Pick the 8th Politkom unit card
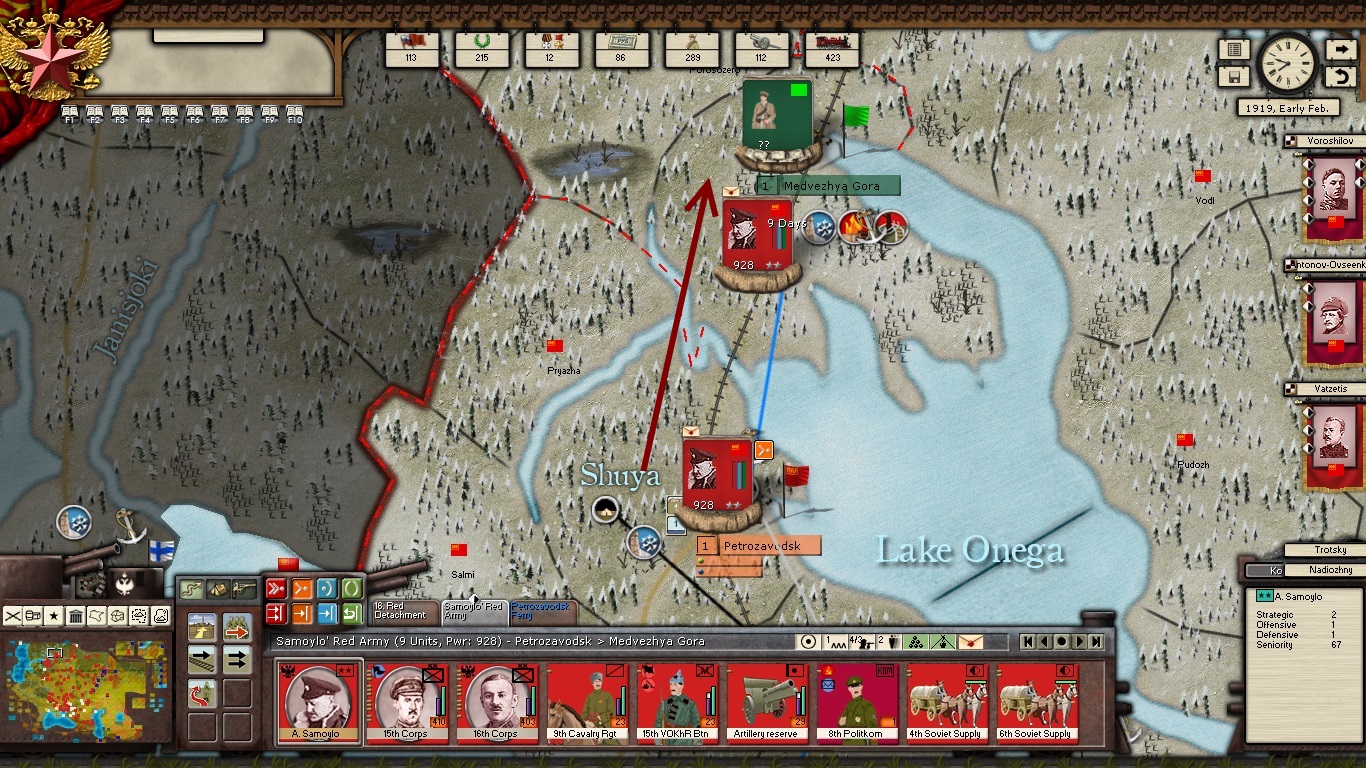1366x768 pixels. 858,703
